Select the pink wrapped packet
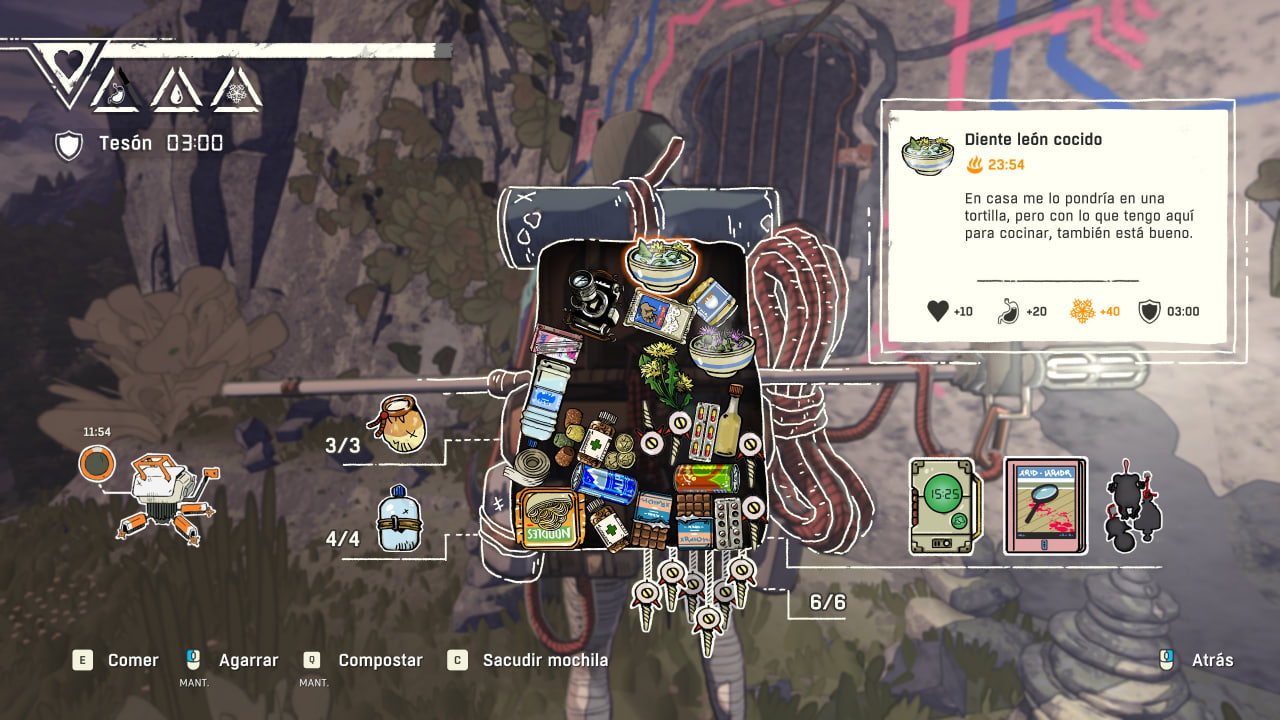The width and height of the screenshot is (1280, 720). pyautogui.click(x=557, y=343)
